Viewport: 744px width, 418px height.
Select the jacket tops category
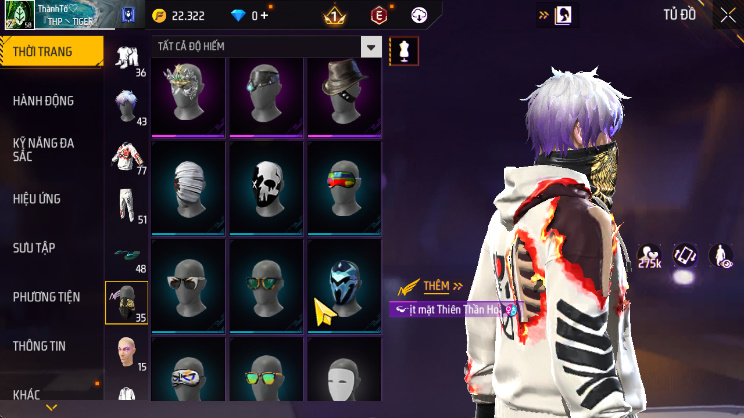127,156
